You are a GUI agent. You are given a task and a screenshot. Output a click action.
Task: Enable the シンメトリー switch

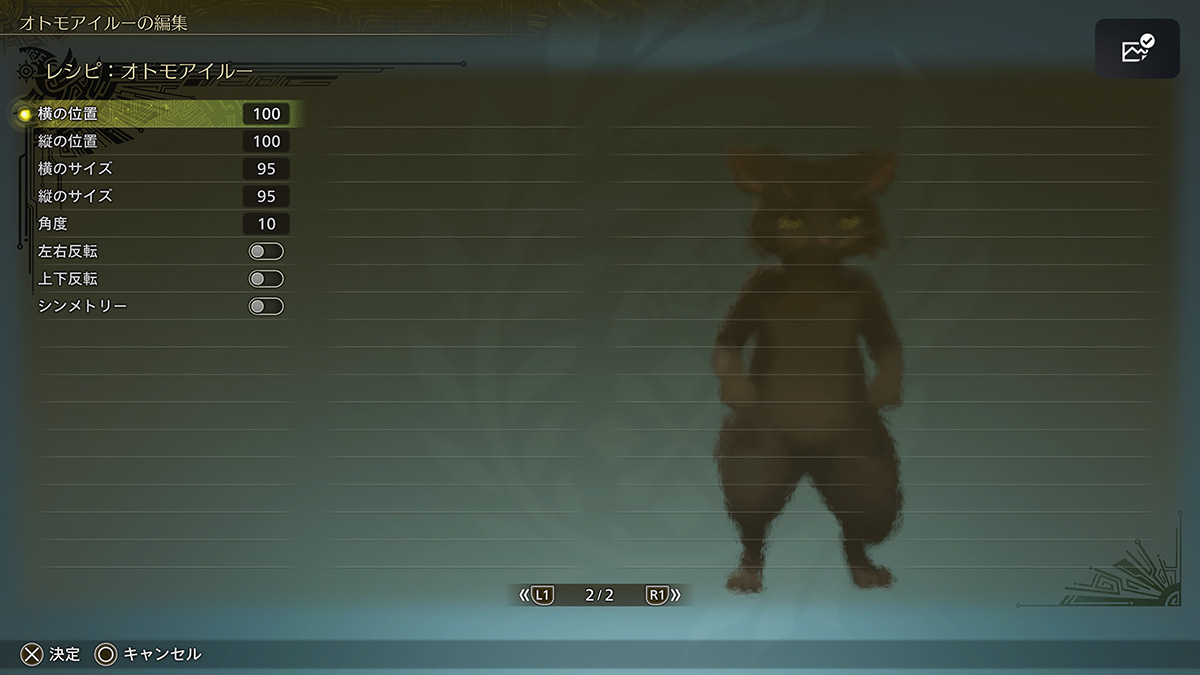(x=266, y=306)
